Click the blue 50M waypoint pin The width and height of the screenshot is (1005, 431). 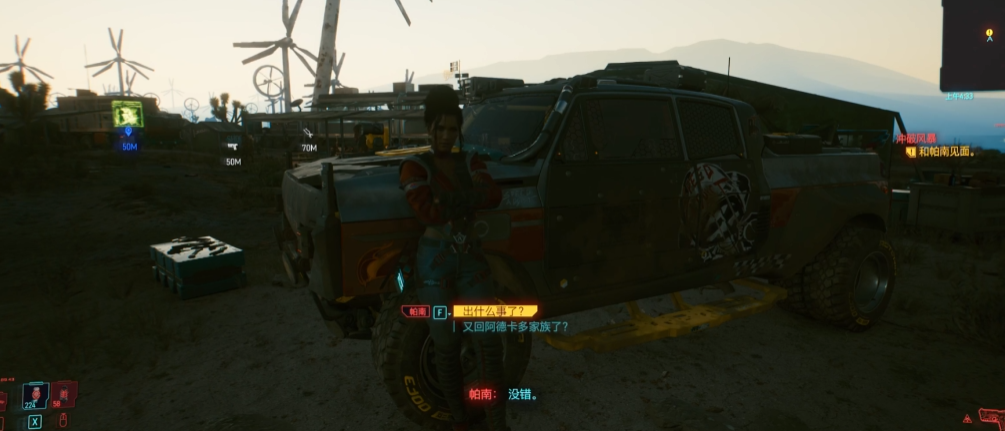127,131
